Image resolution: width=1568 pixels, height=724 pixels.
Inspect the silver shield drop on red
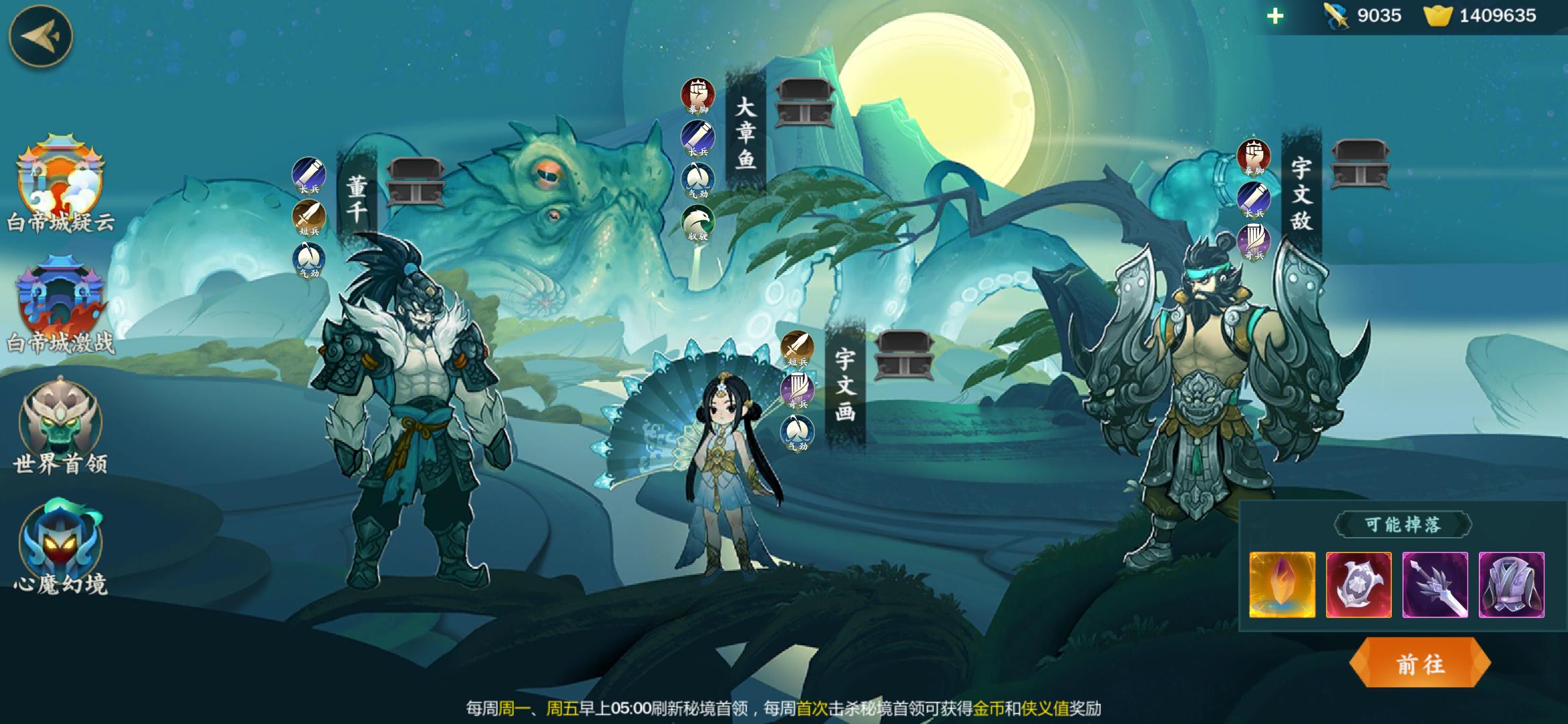pos(1358,585)
